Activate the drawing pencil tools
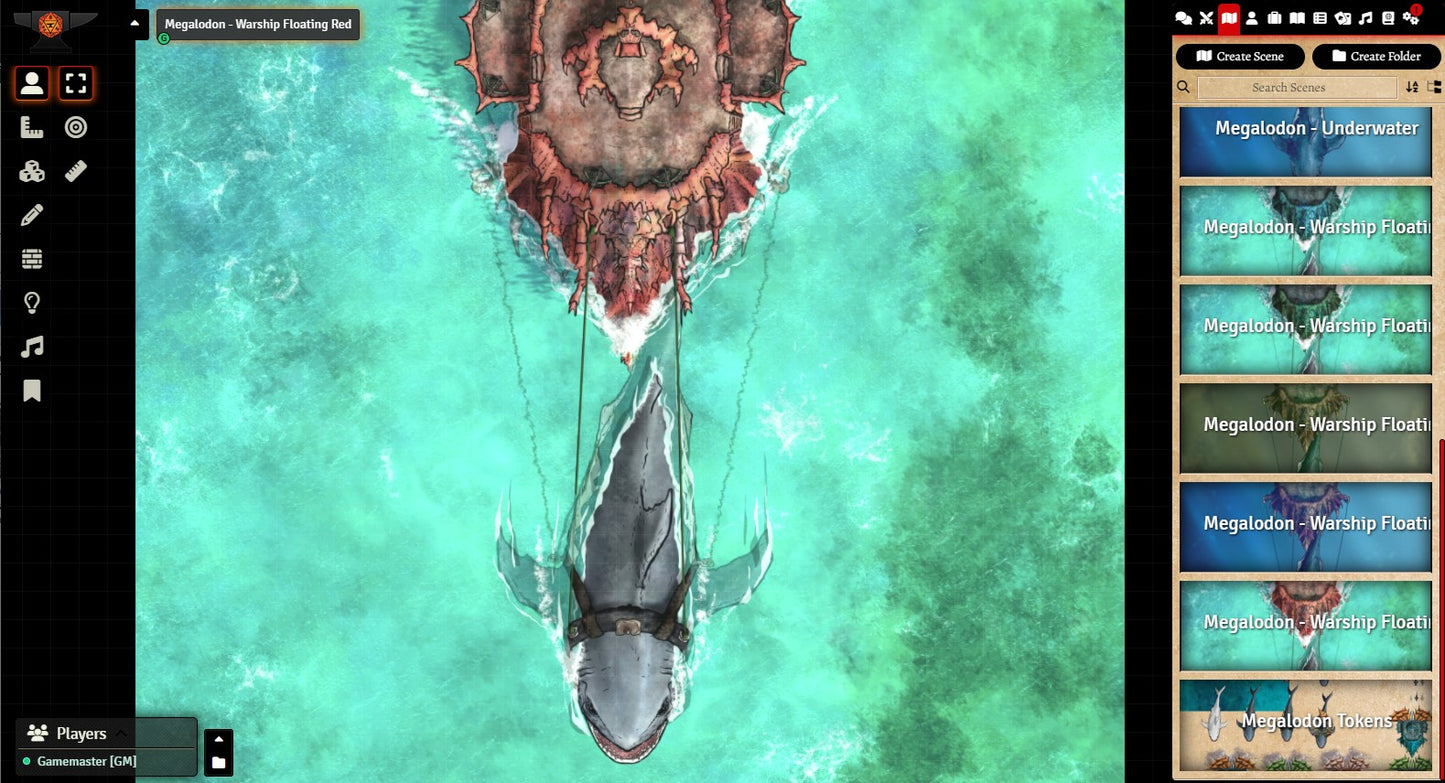The width and height of the screenshot is (1445, 783). tap(32, 215)
